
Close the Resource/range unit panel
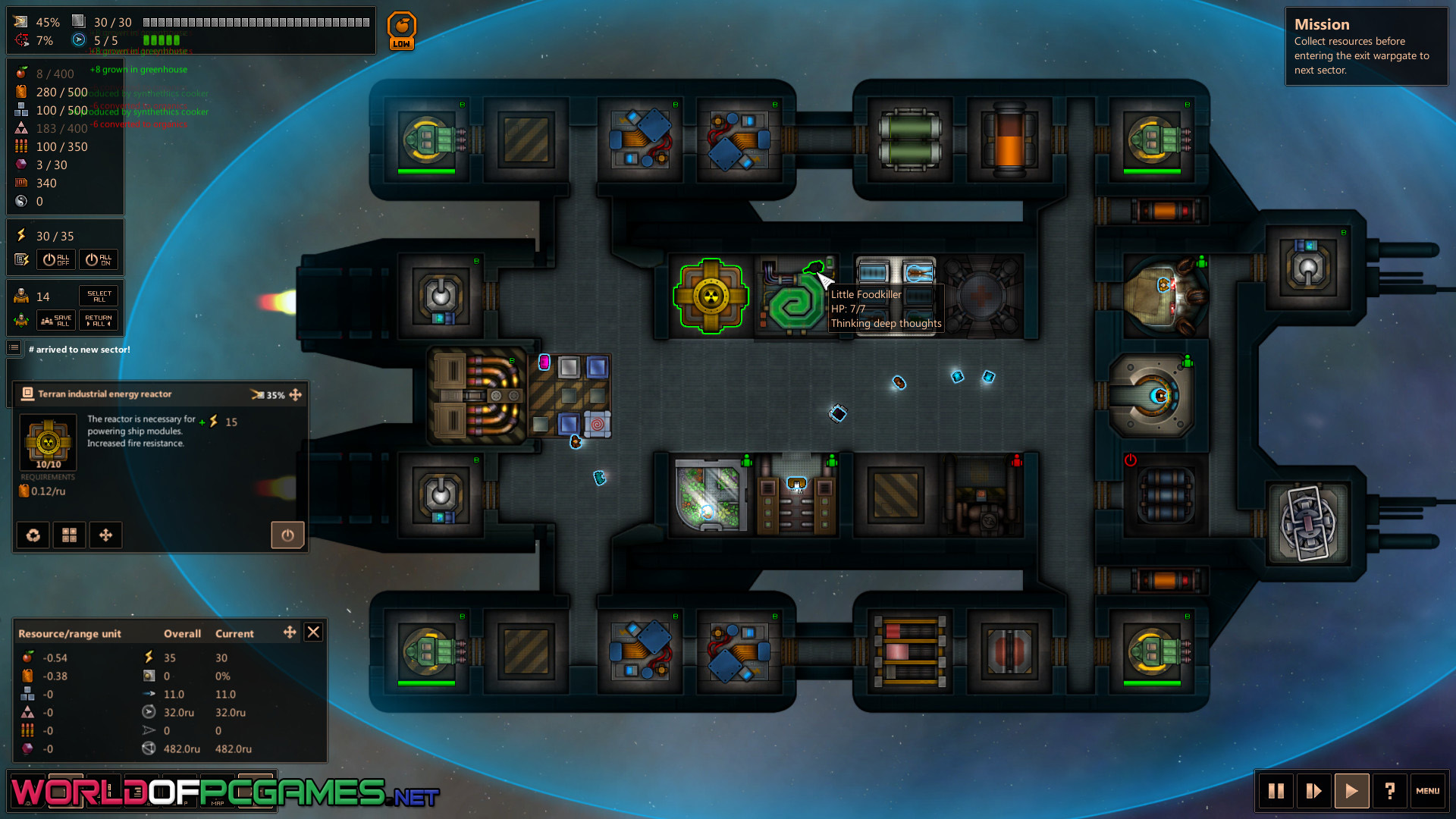pos(313,632)
